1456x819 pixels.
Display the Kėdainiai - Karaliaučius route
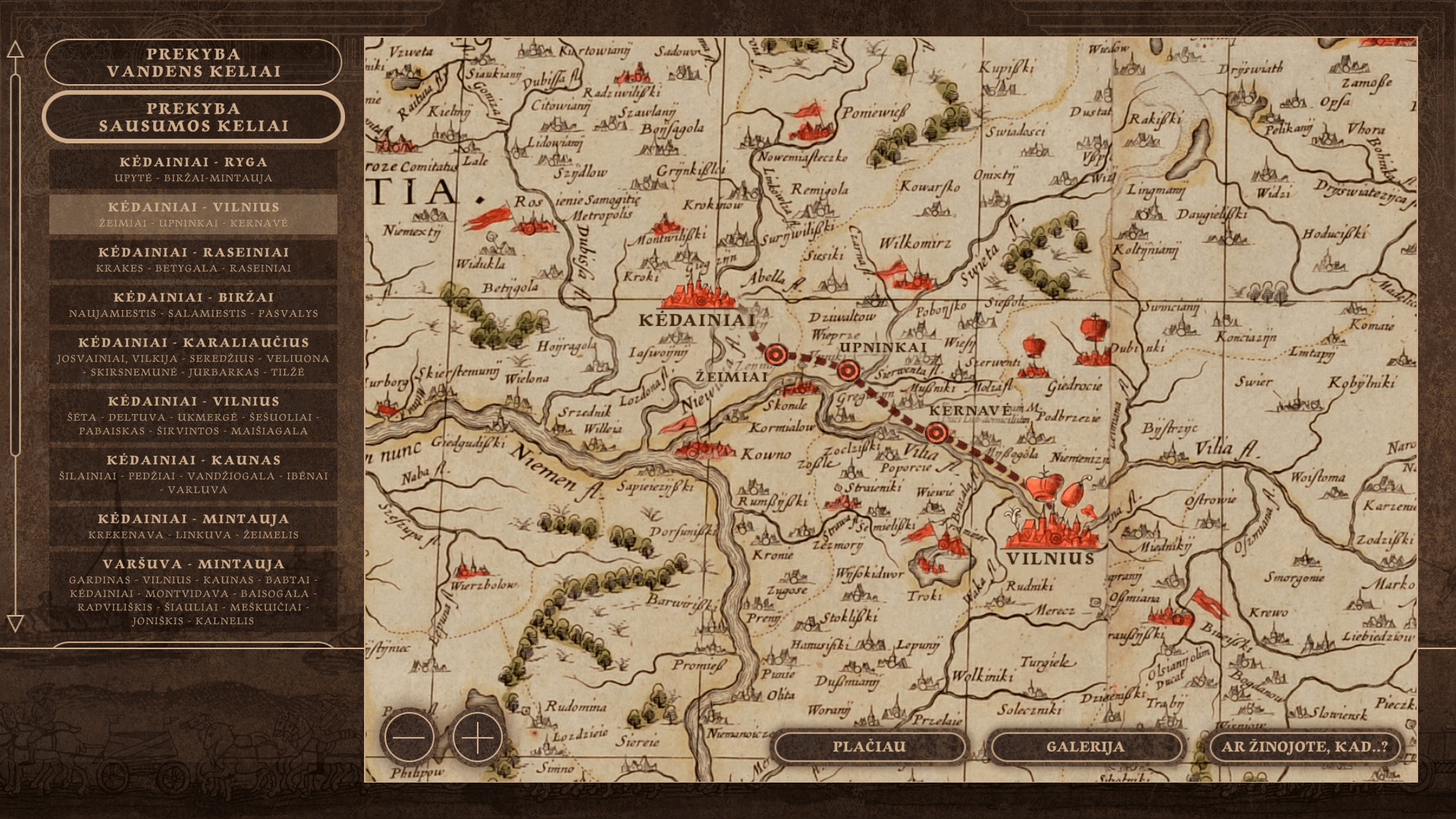pos(193,356)
